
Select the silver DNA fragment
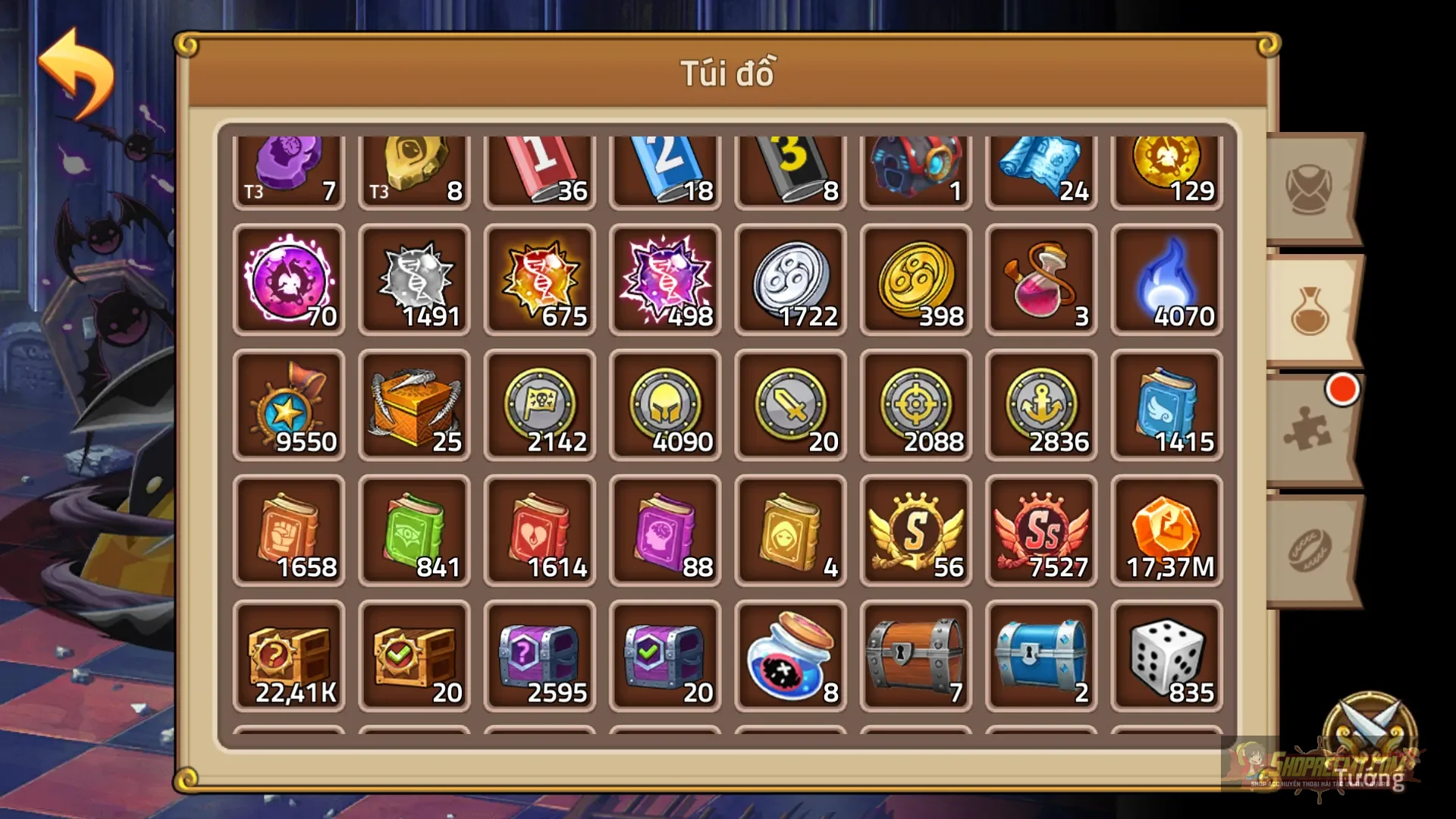tap(413, 282)
